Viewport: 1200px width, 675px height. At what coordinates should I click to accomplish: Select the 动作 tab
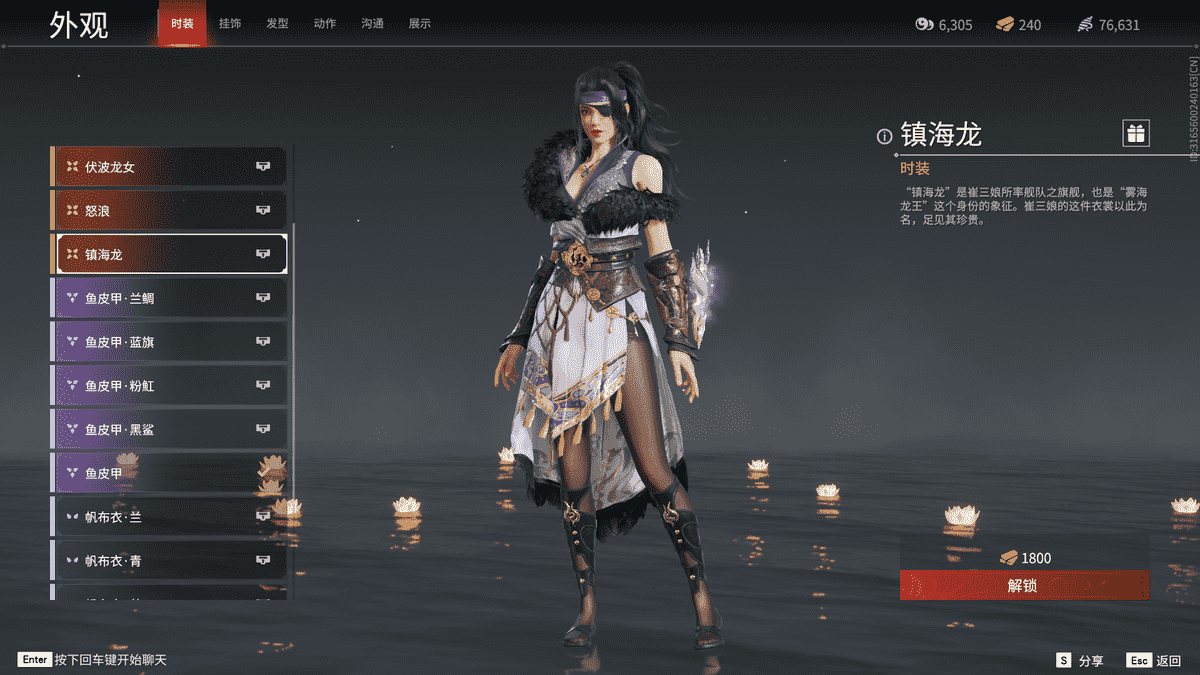click(x=325, y=23)
